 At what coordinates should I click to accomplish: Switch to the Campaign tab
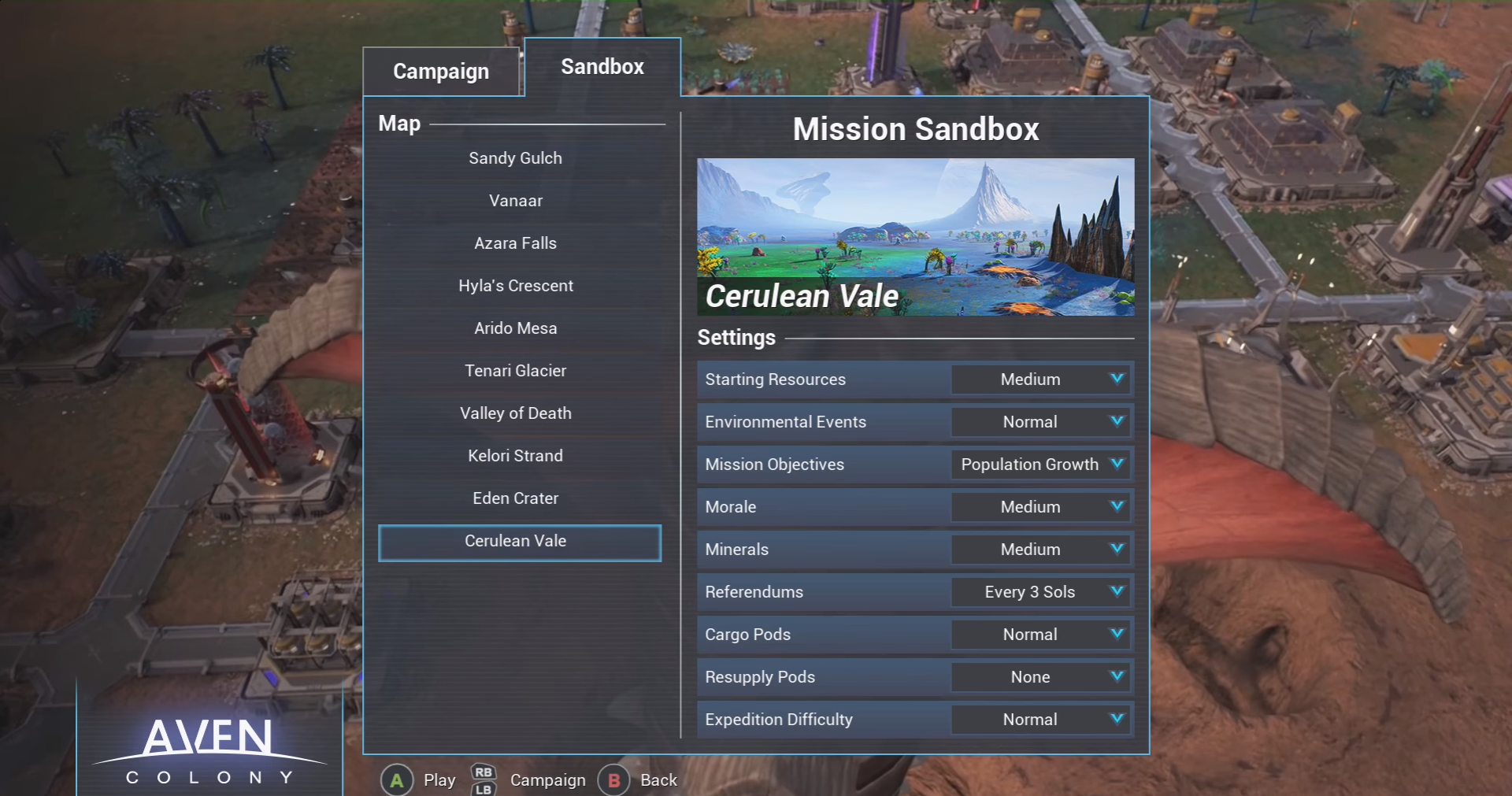click(x=441, y=72)
